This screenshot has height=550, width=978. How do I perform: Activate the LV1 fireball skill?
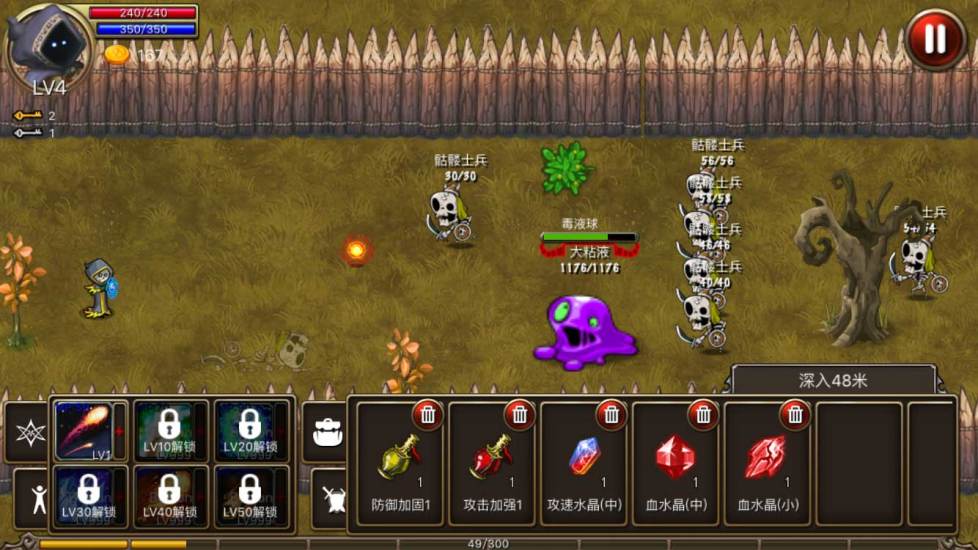point(85,430)
